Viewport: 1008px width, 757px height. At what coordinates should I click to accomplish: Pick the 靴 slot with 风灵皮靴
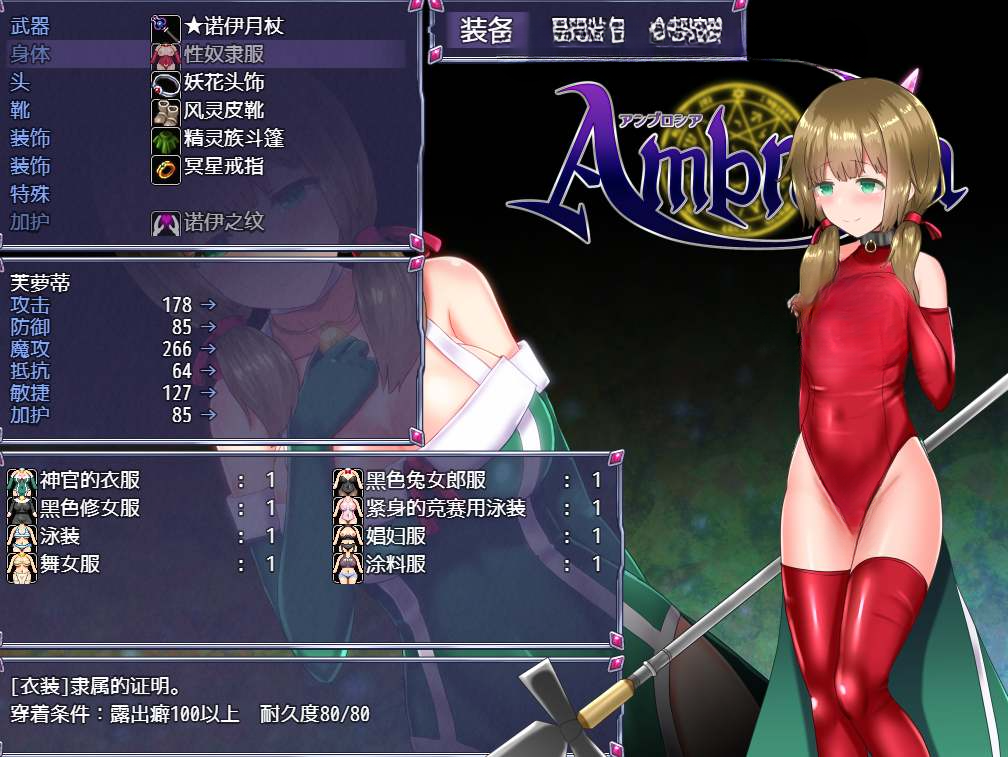click(x=208, y=110)
